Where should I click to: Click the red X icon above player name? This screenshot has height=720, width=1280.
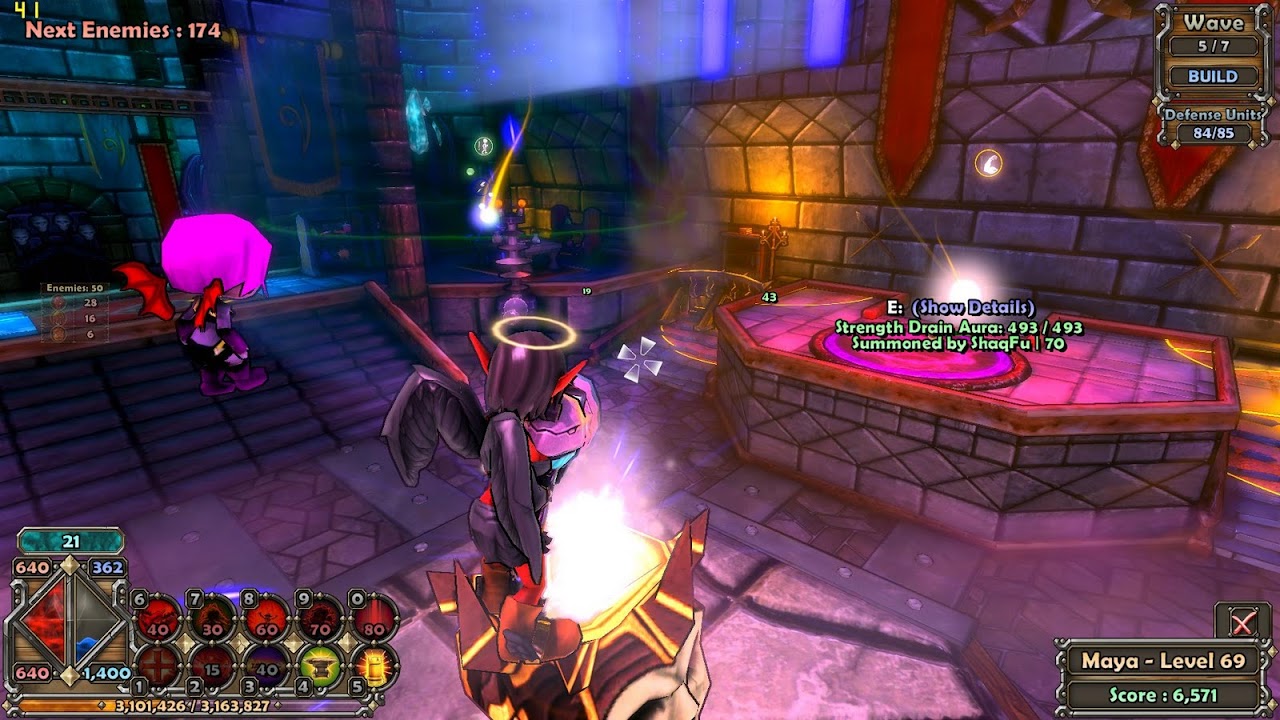point(1242,624)
